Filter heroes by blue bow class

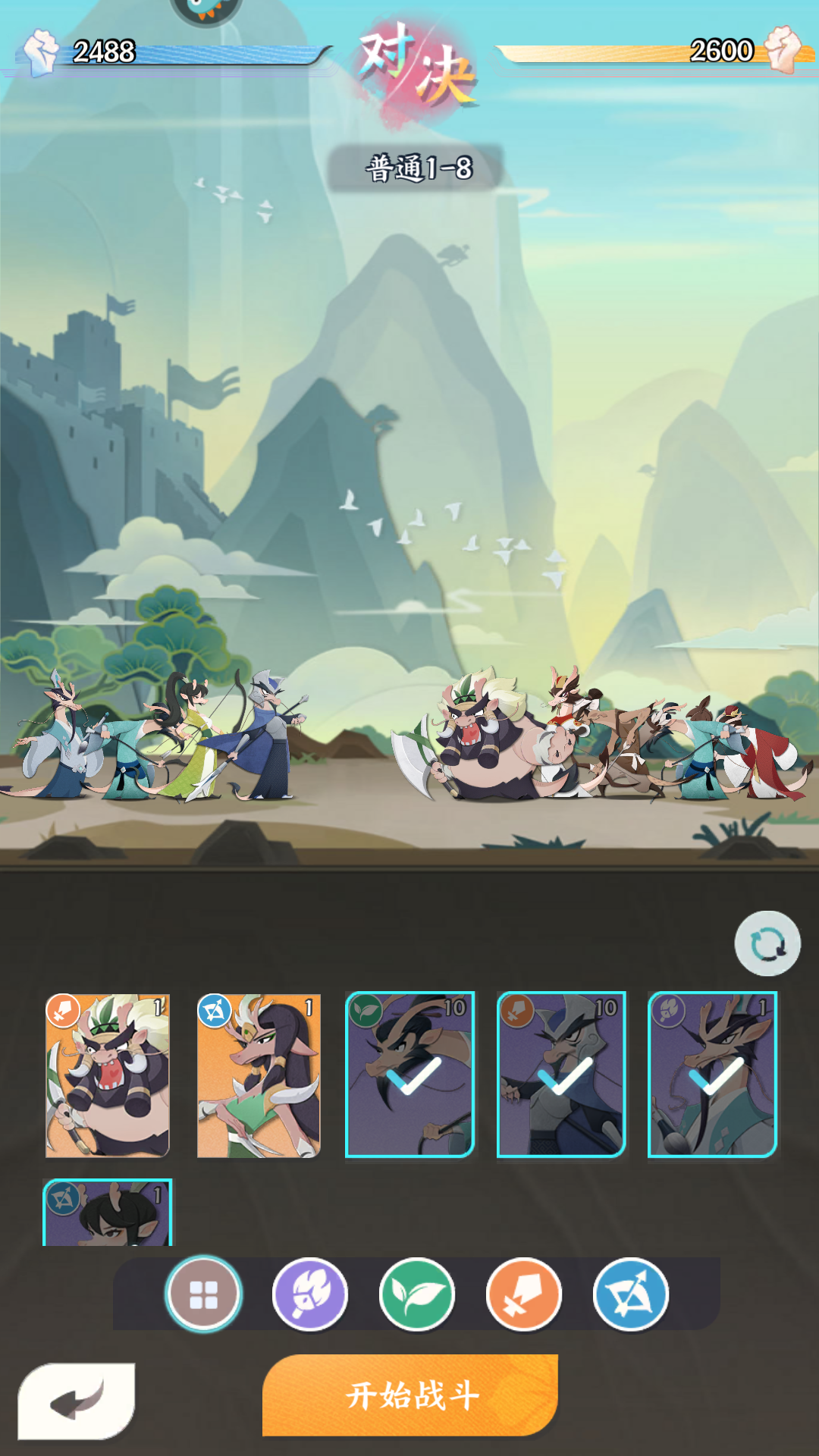point(631,1294)
